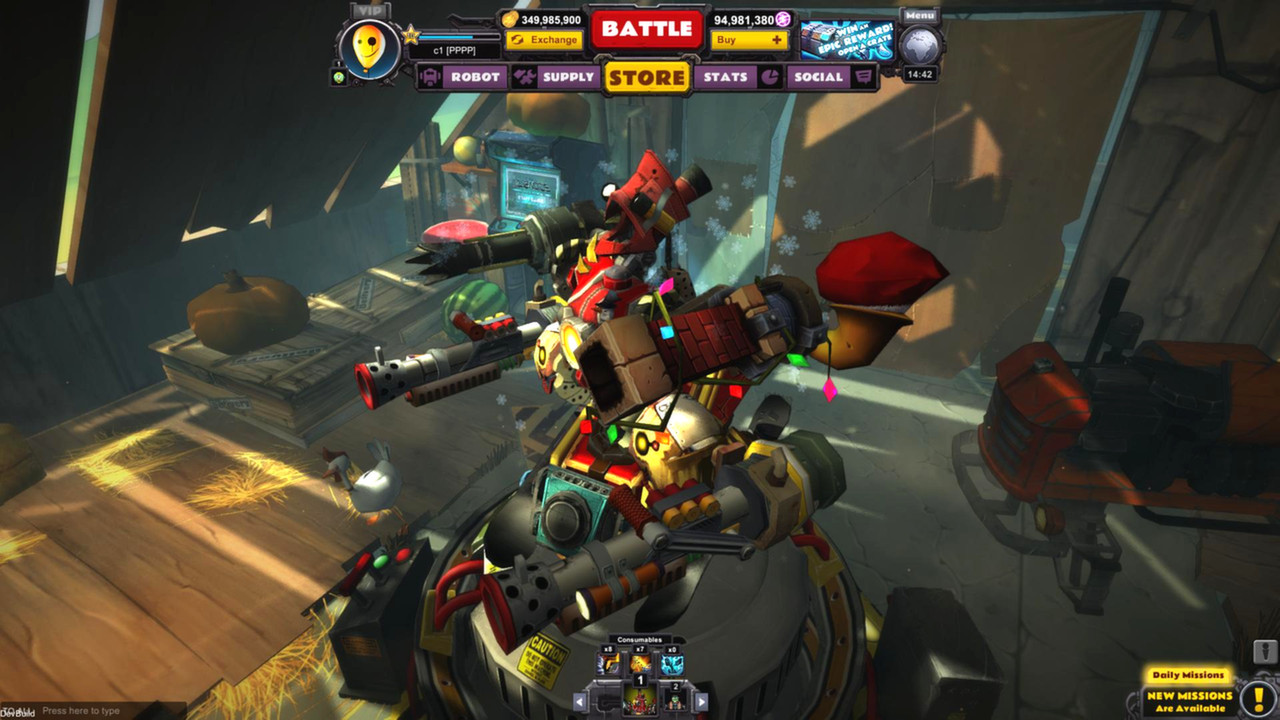Toggle the microphone voice chat icon
The image size is (1280, 720).
click(1264, 651)
